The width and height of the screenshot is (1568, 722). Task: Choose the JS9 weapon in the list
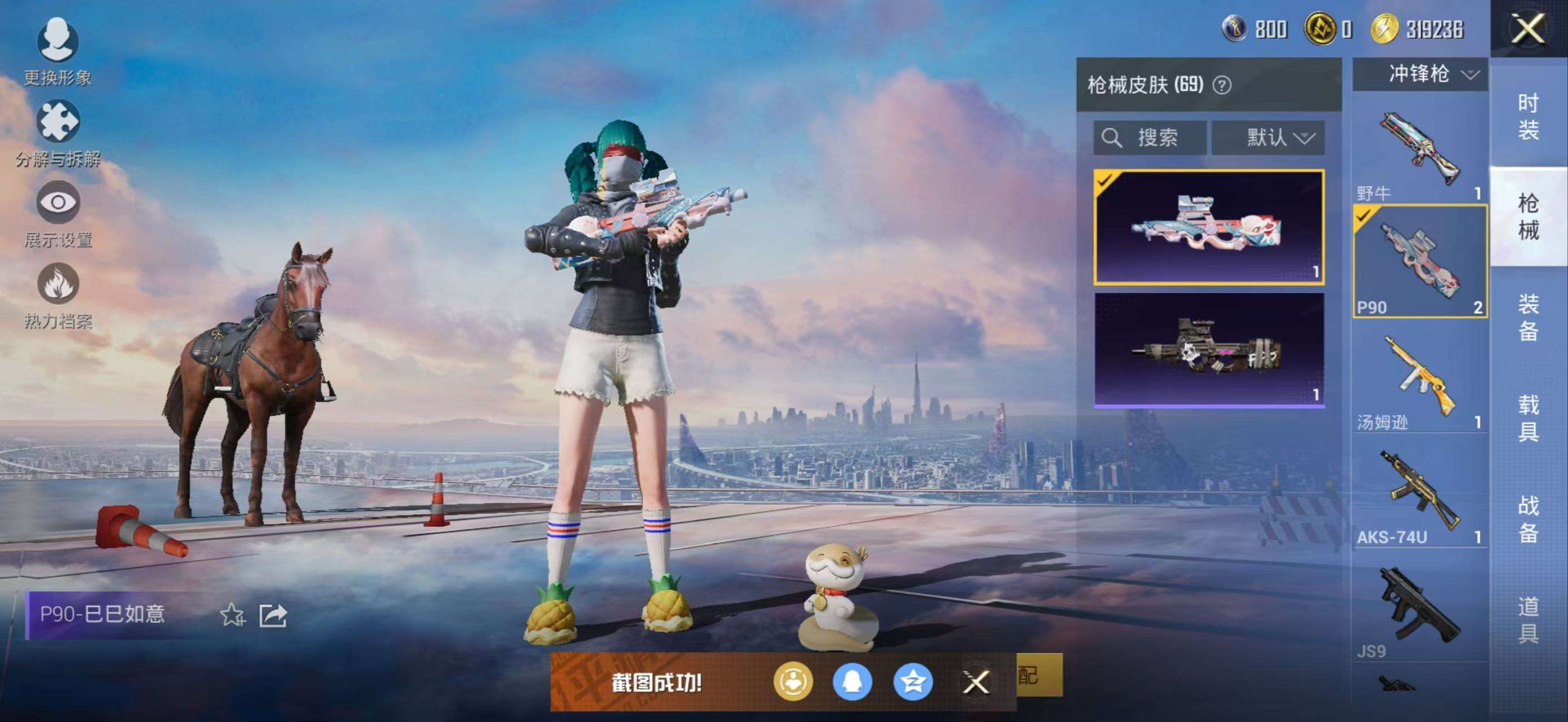(1420, 609)
